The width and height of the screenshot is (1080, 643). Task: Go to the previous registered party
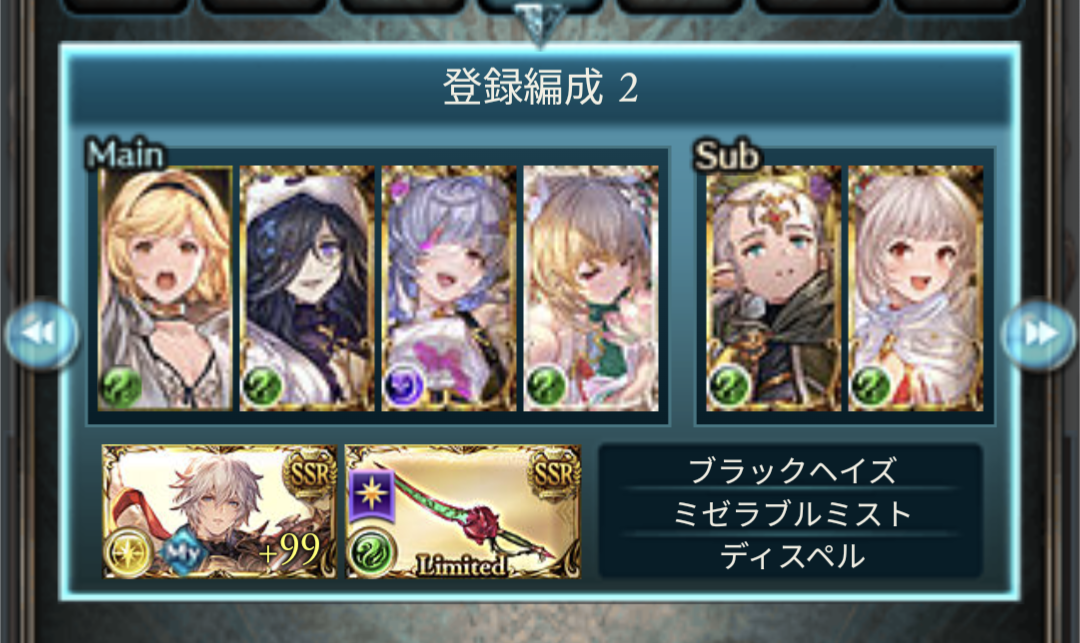click(x=42, y=333)
